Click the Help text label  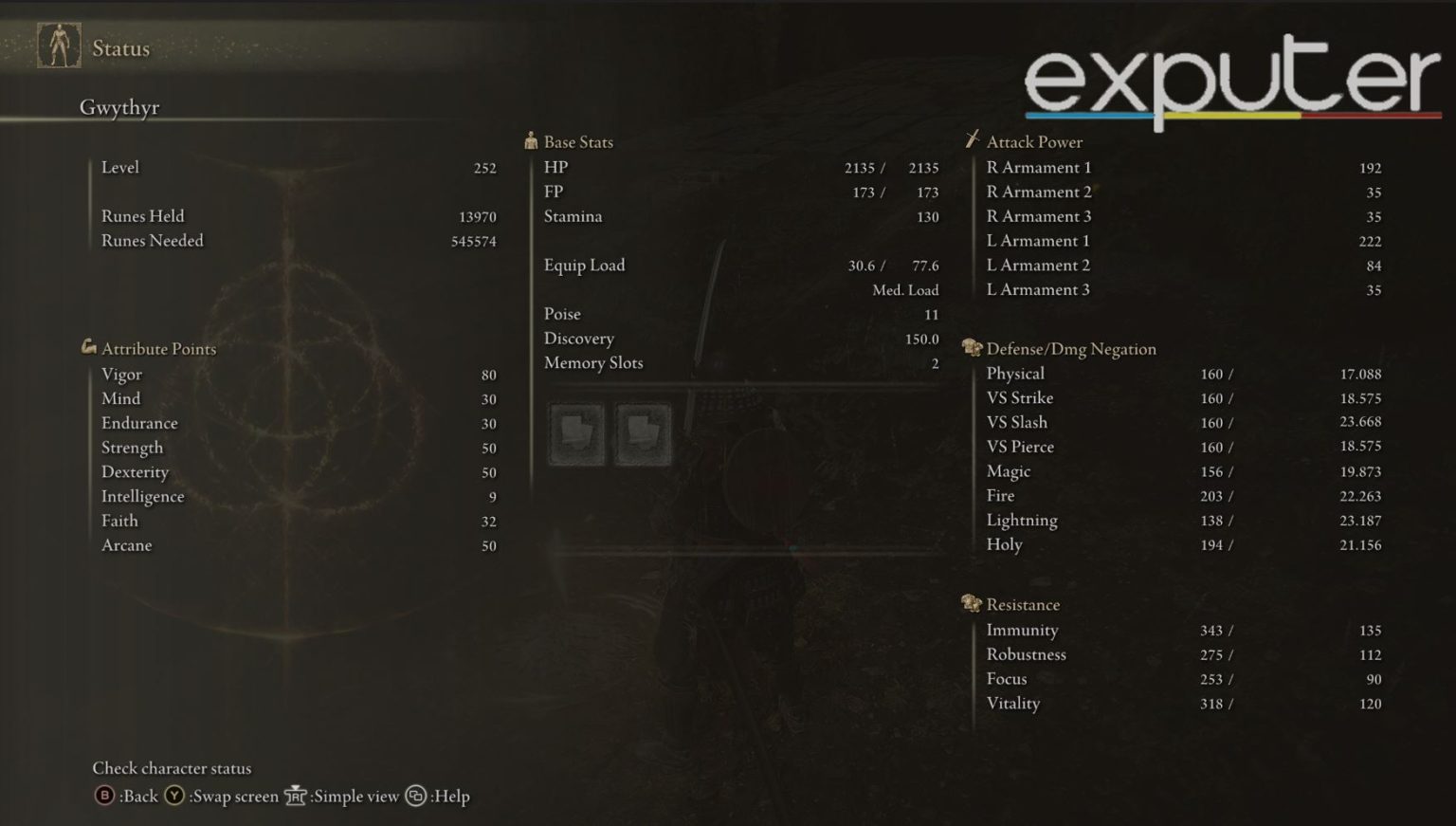click(449, 797)
